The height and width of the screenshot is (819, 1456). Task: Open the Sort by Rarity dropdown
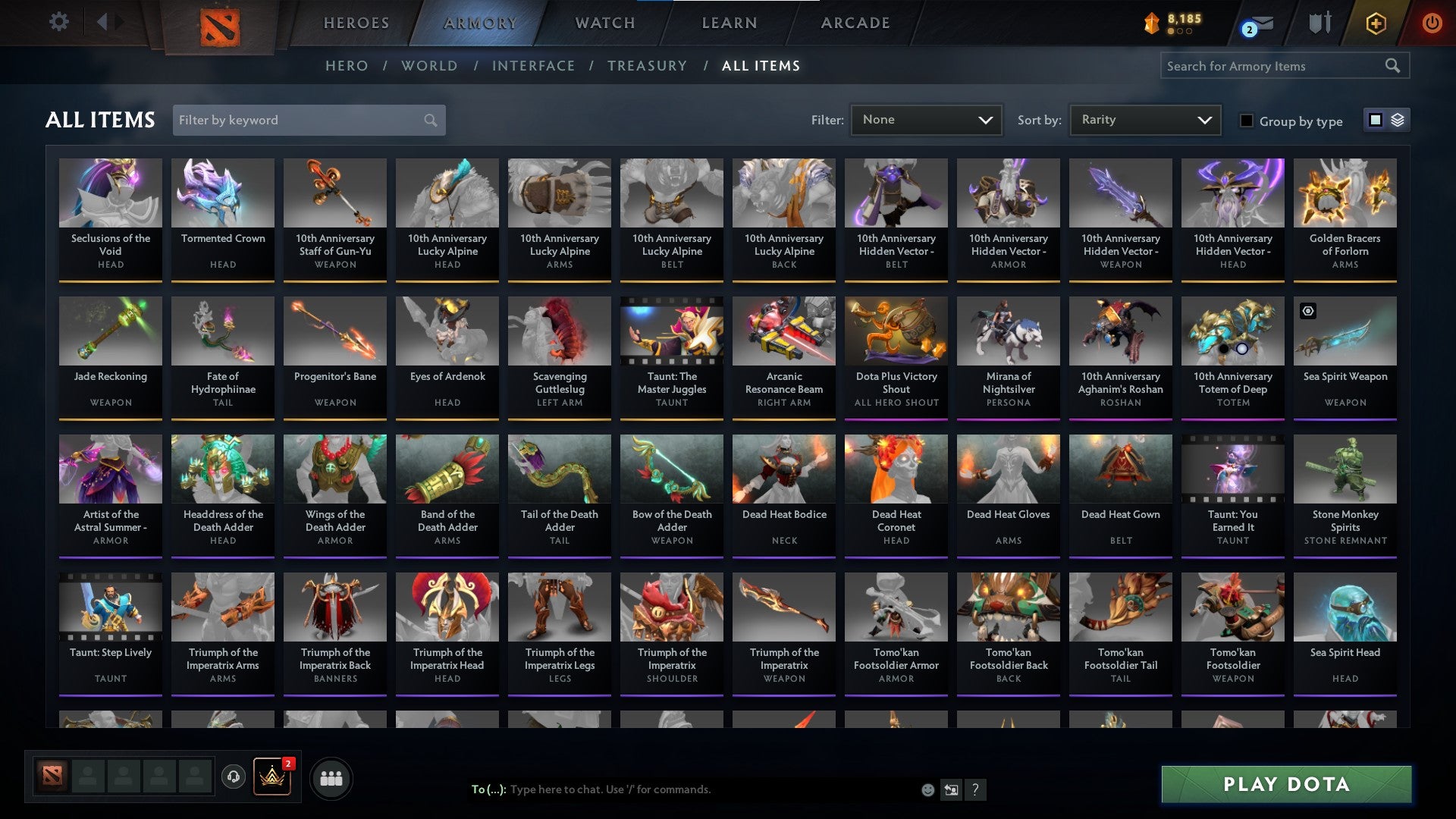click(1144, 120)
